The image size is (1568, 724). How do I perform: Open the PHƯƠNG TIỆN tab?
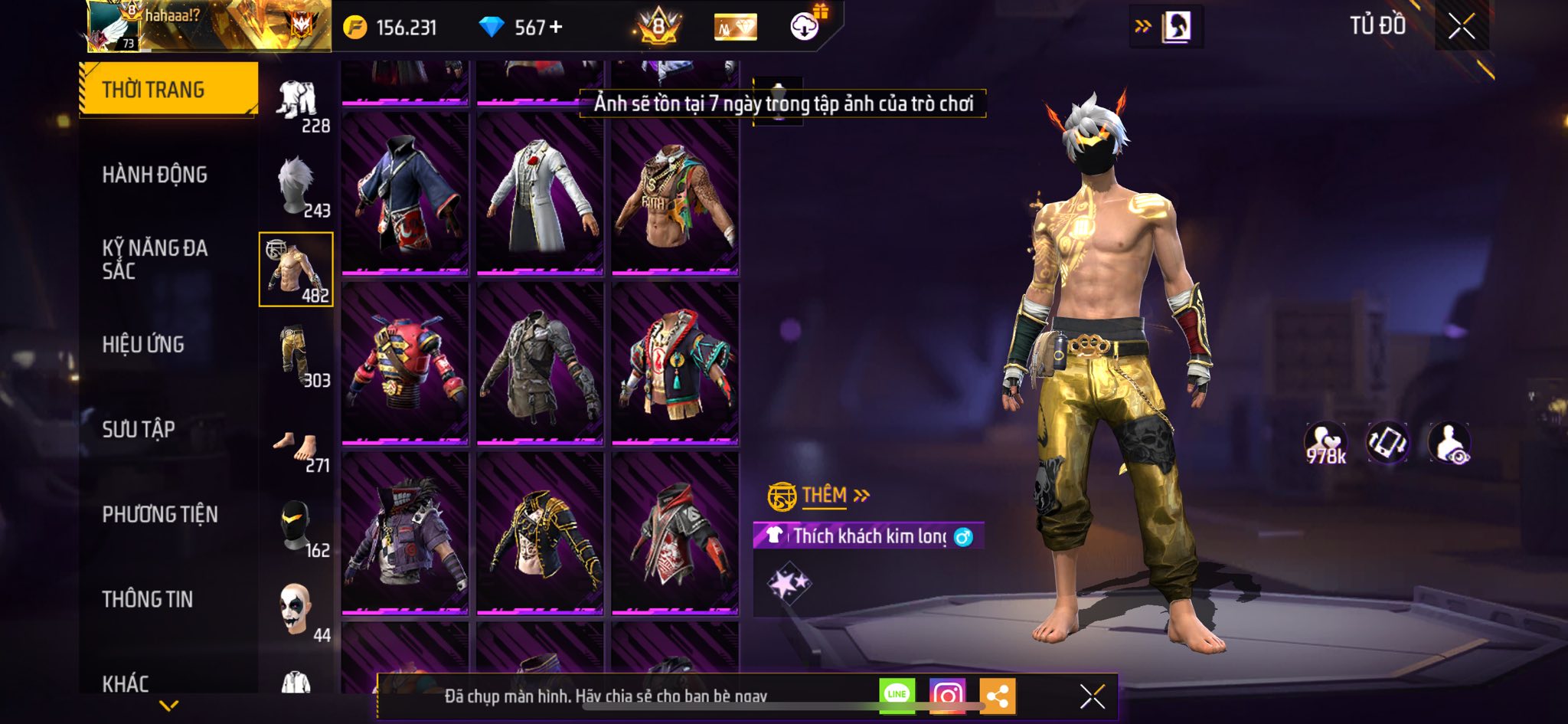coord(160,514)
